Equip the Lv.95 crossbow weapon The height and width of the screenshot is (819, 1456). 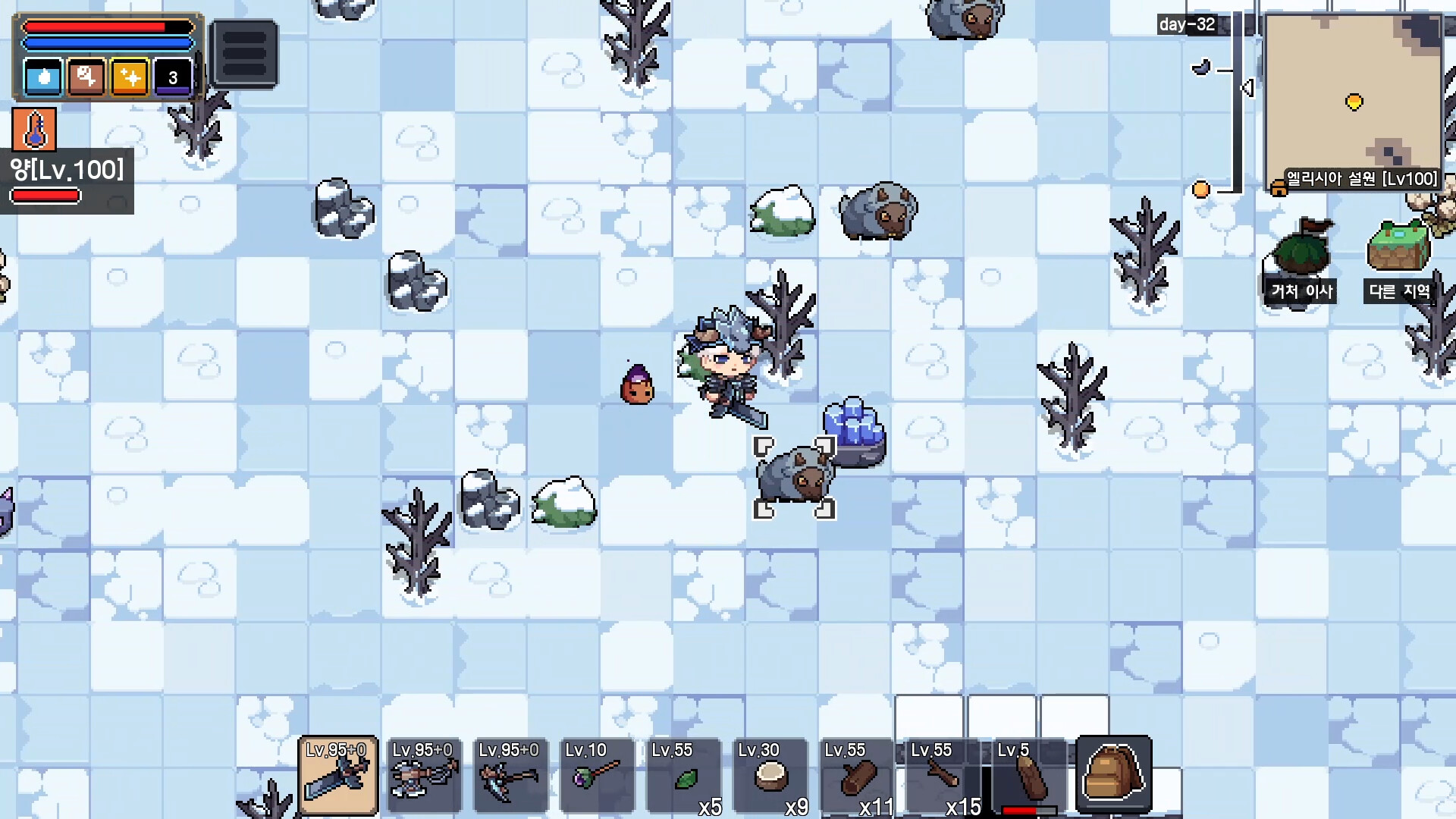(x=425, y=773)
